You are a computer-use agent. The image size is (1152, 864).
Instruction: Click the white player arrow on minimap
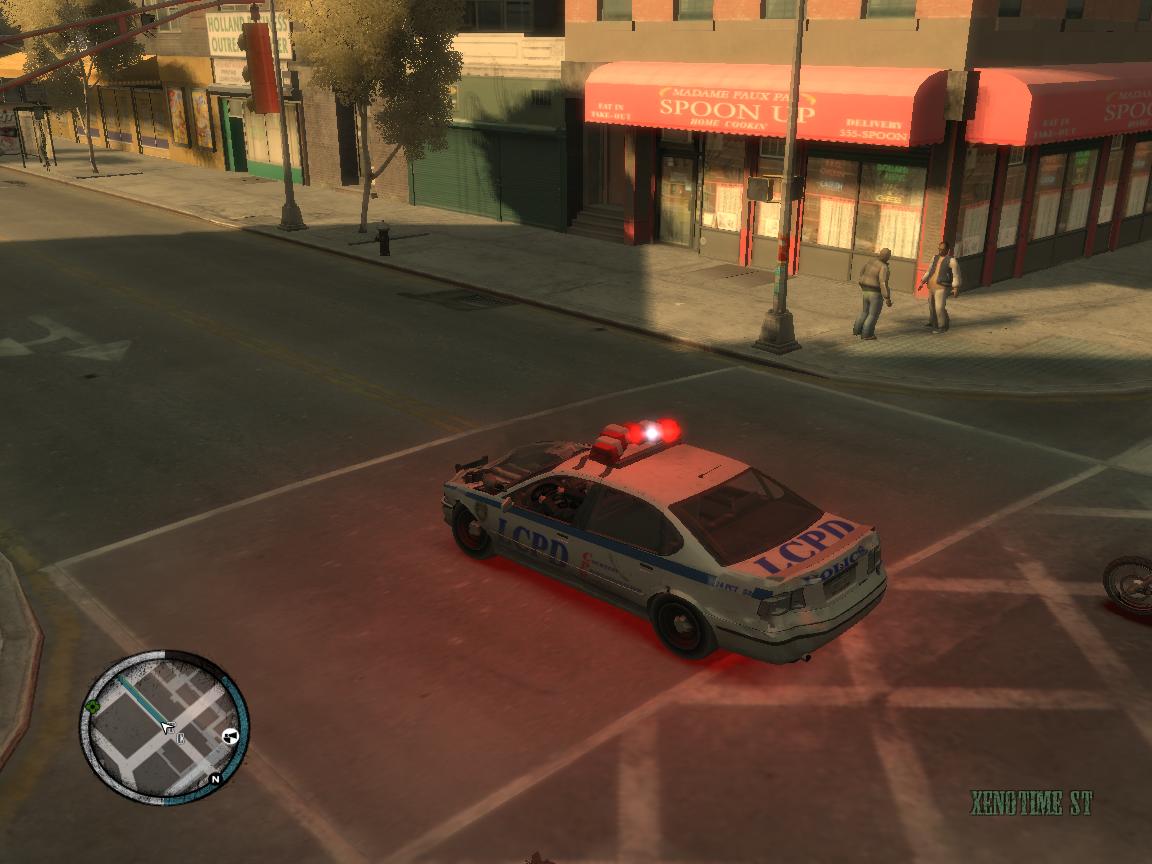point(166,727)
